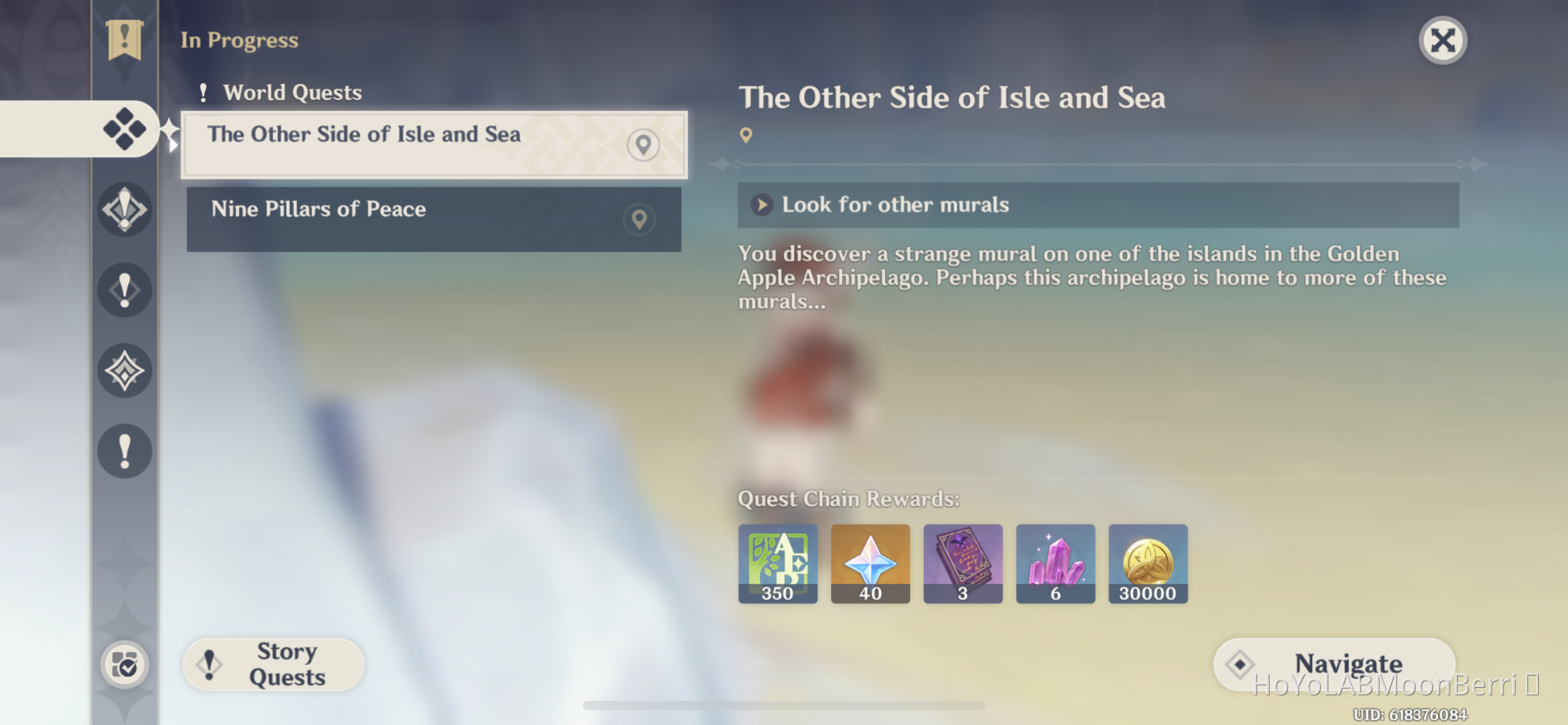
Task: Select the lowest exclamation mark icon in sidebar
Action: tap(126, 451)
